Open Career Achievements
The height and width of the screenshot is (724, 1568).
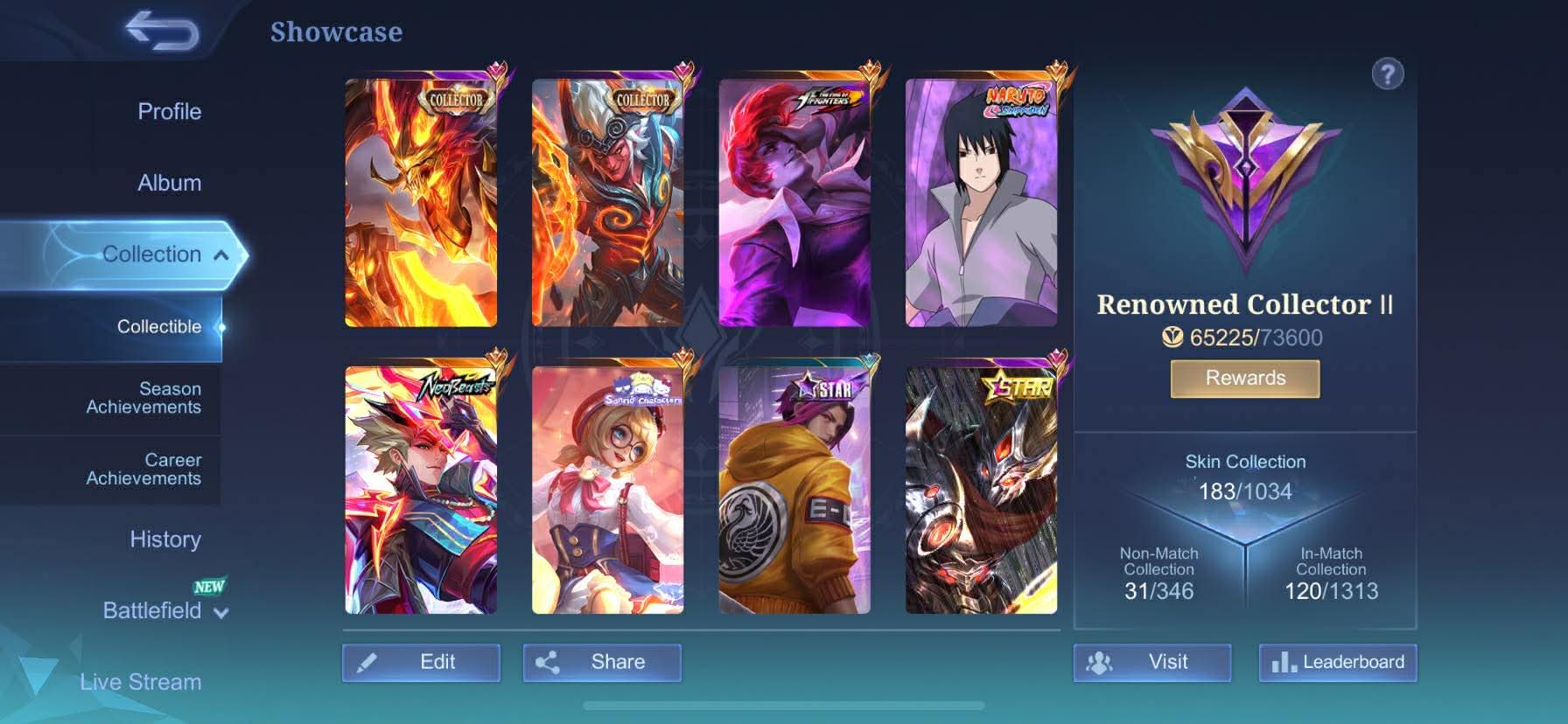click(x=143, y=470)
